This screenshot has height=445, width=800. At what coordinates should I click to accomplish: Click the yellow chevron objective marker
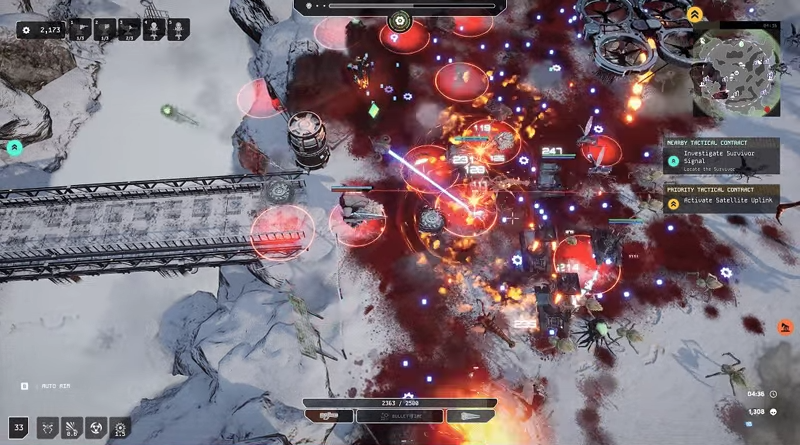coord(694,15)
